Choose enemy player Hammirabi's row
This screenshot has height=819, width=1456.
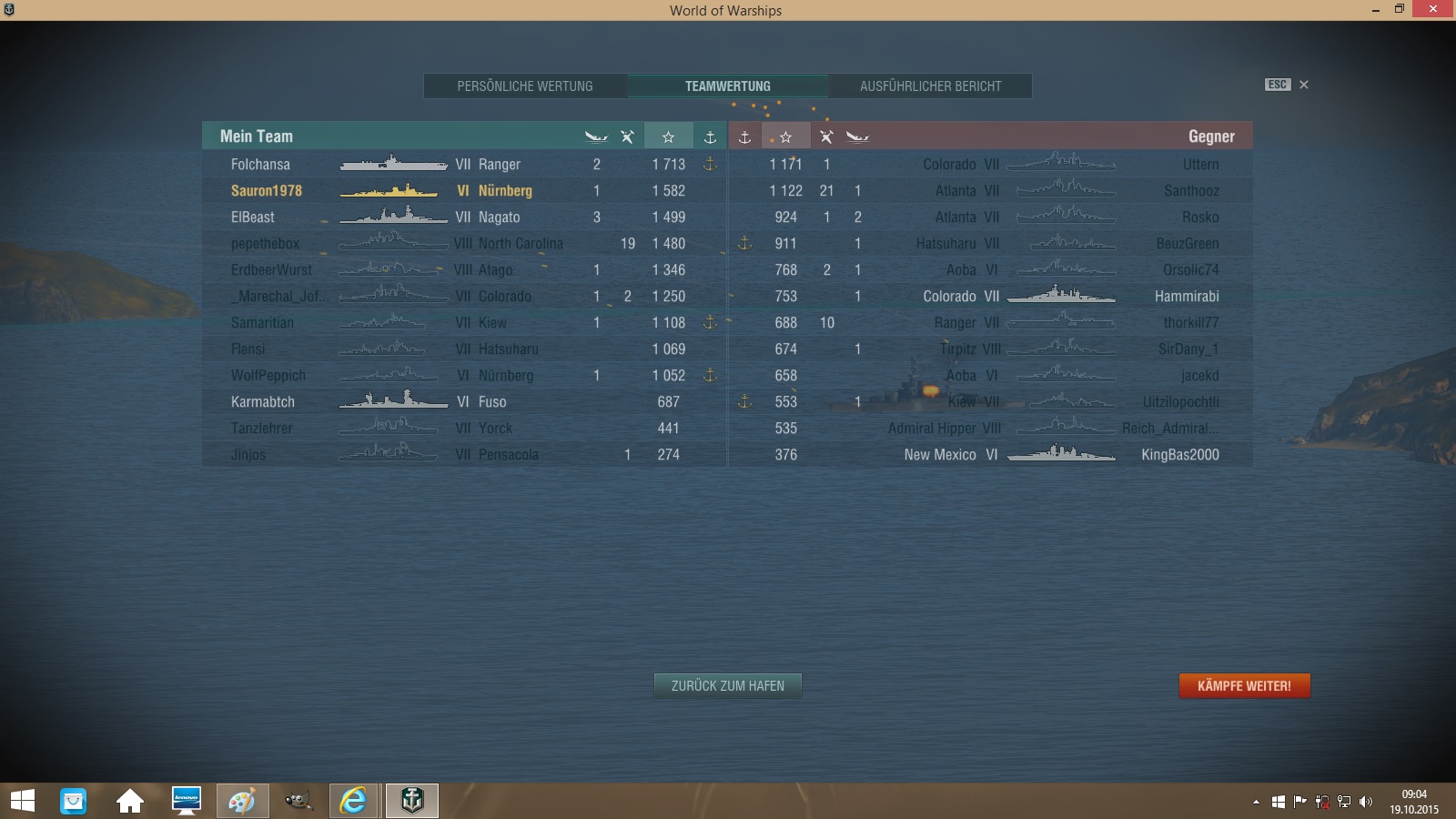[1187, 297]
